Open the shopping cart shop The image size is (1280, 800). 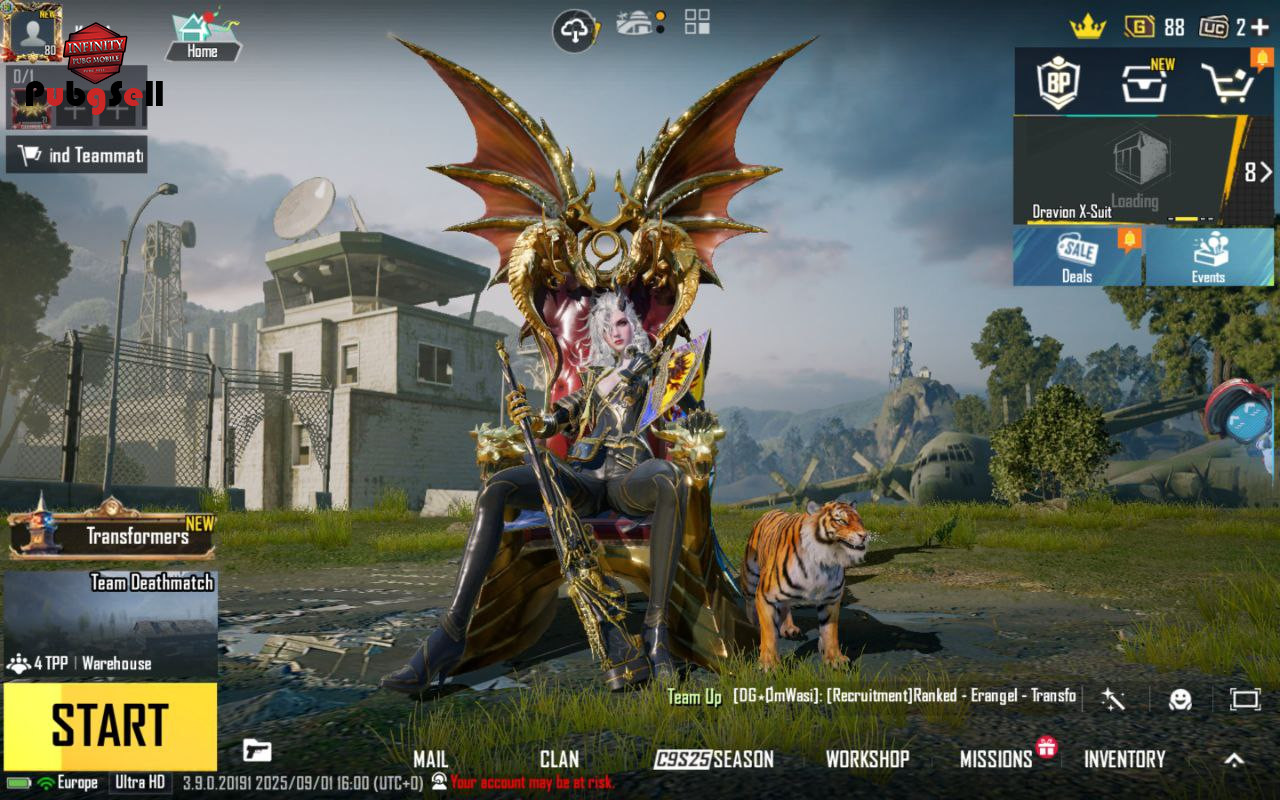click(x=1226, y=83)
